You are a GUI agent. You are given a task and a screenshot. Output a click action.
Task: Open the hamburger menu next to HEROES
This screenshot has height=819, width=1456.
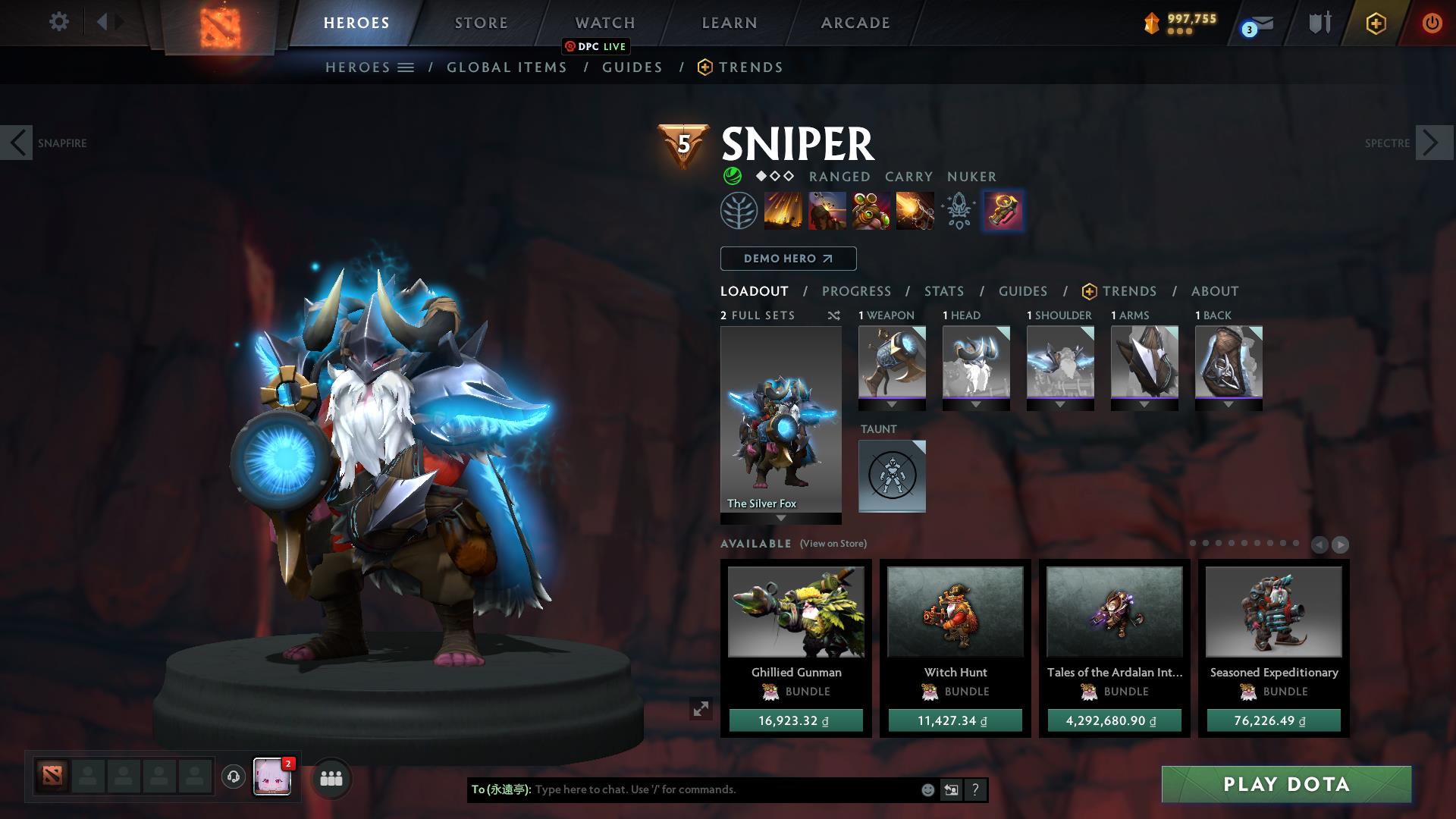click(406, 67)
